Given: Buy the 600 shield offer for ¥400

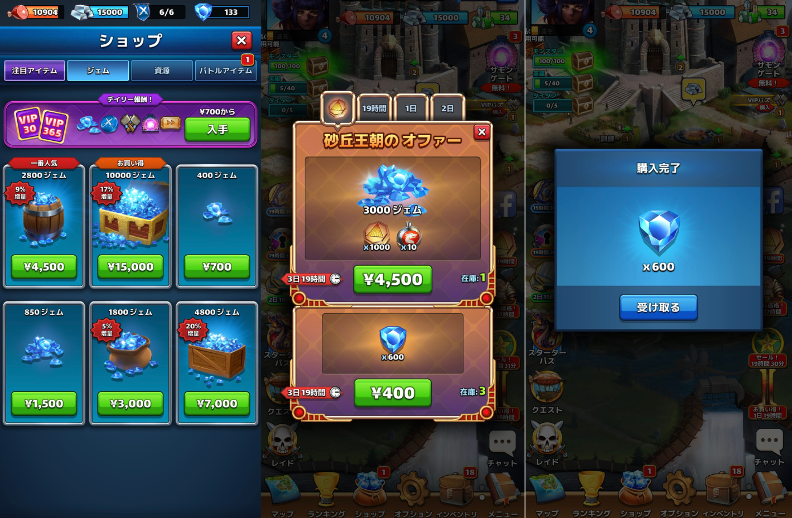Looking at the screenshot, I should (392, 393).
